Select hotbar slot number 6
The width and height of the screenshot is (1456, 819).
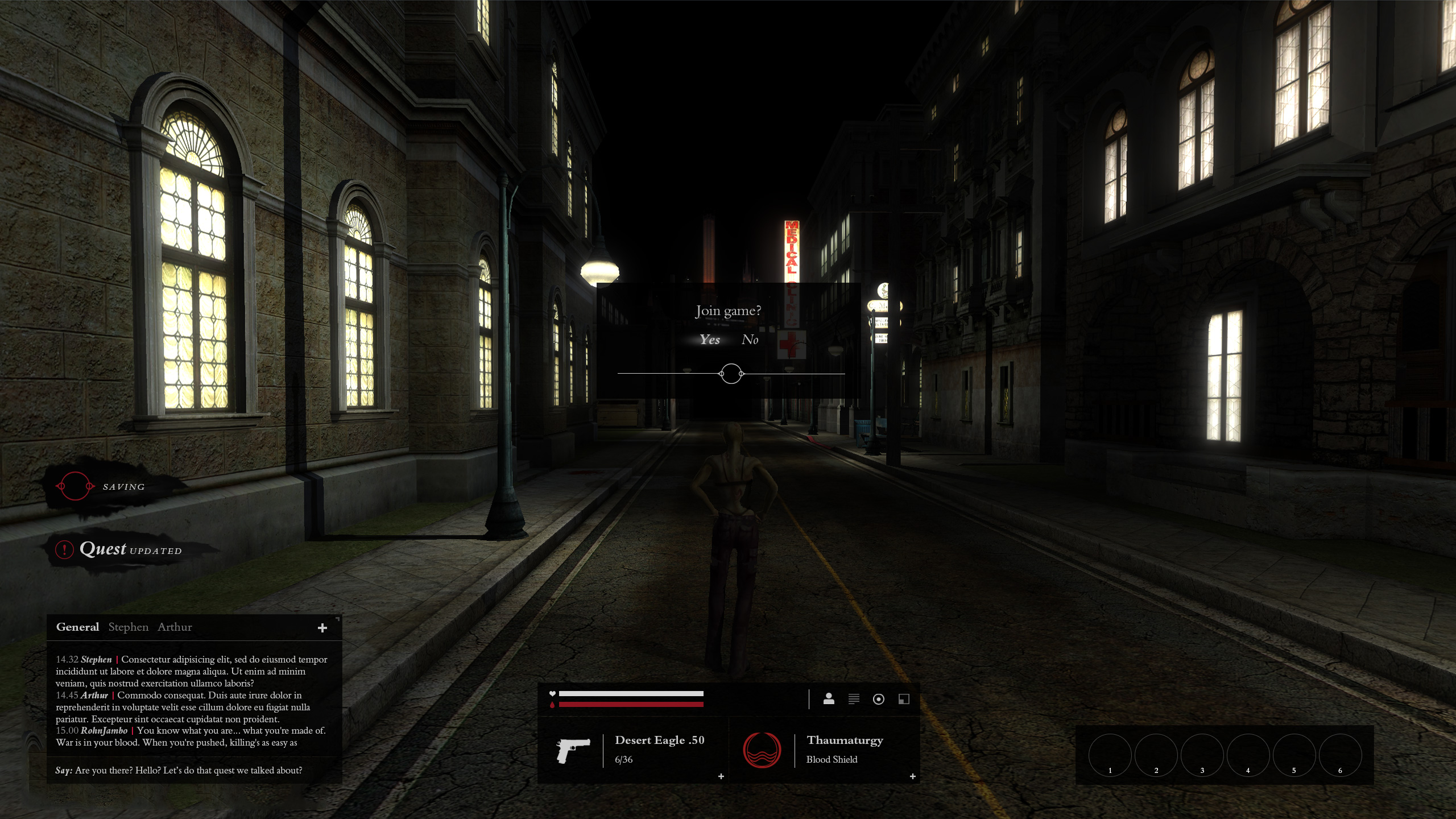point(1340,755)
